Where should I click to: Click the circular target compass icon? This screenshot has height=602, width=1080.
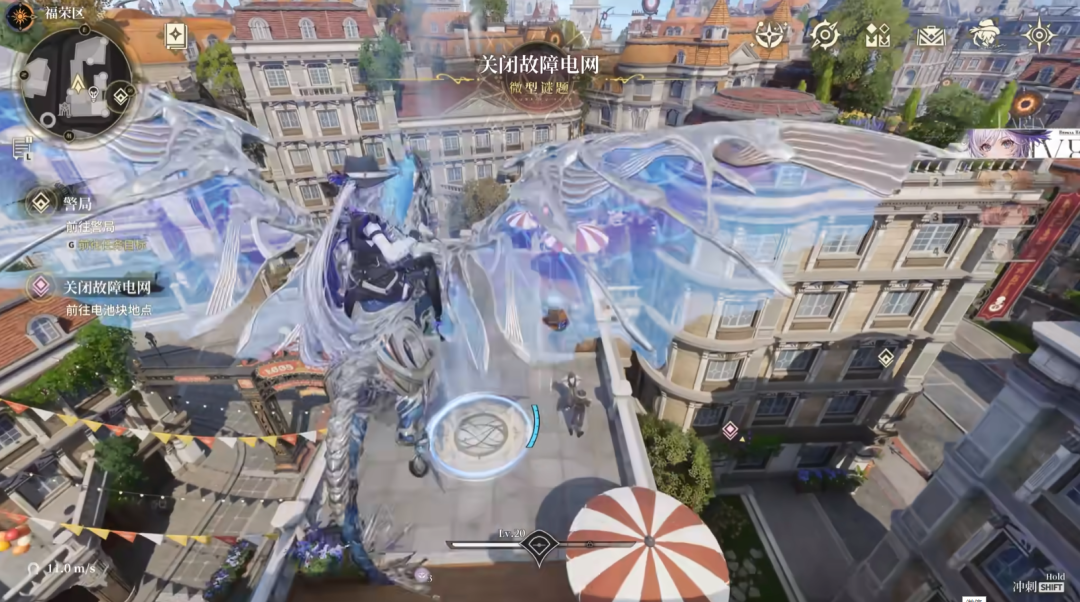pyautogui.click(x=824, y=36)
